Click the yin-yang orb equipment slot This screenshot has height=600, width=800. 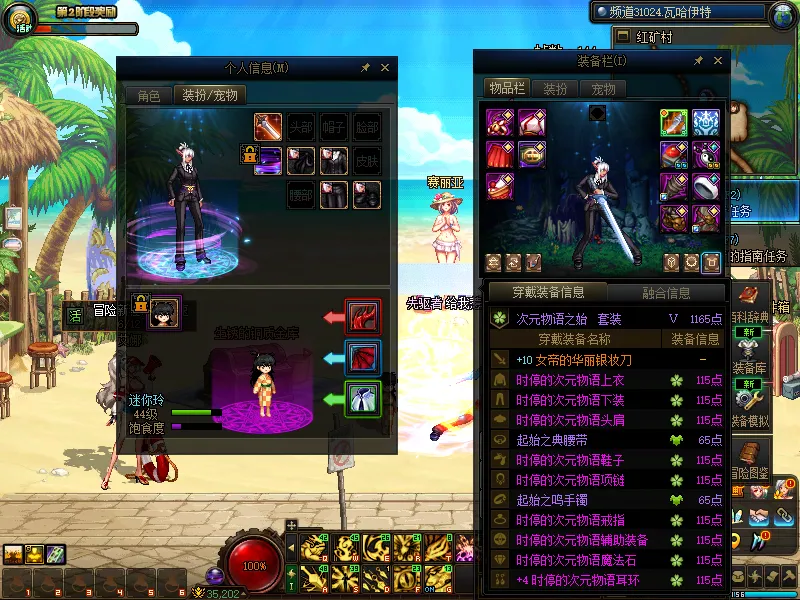pos(706,155)
